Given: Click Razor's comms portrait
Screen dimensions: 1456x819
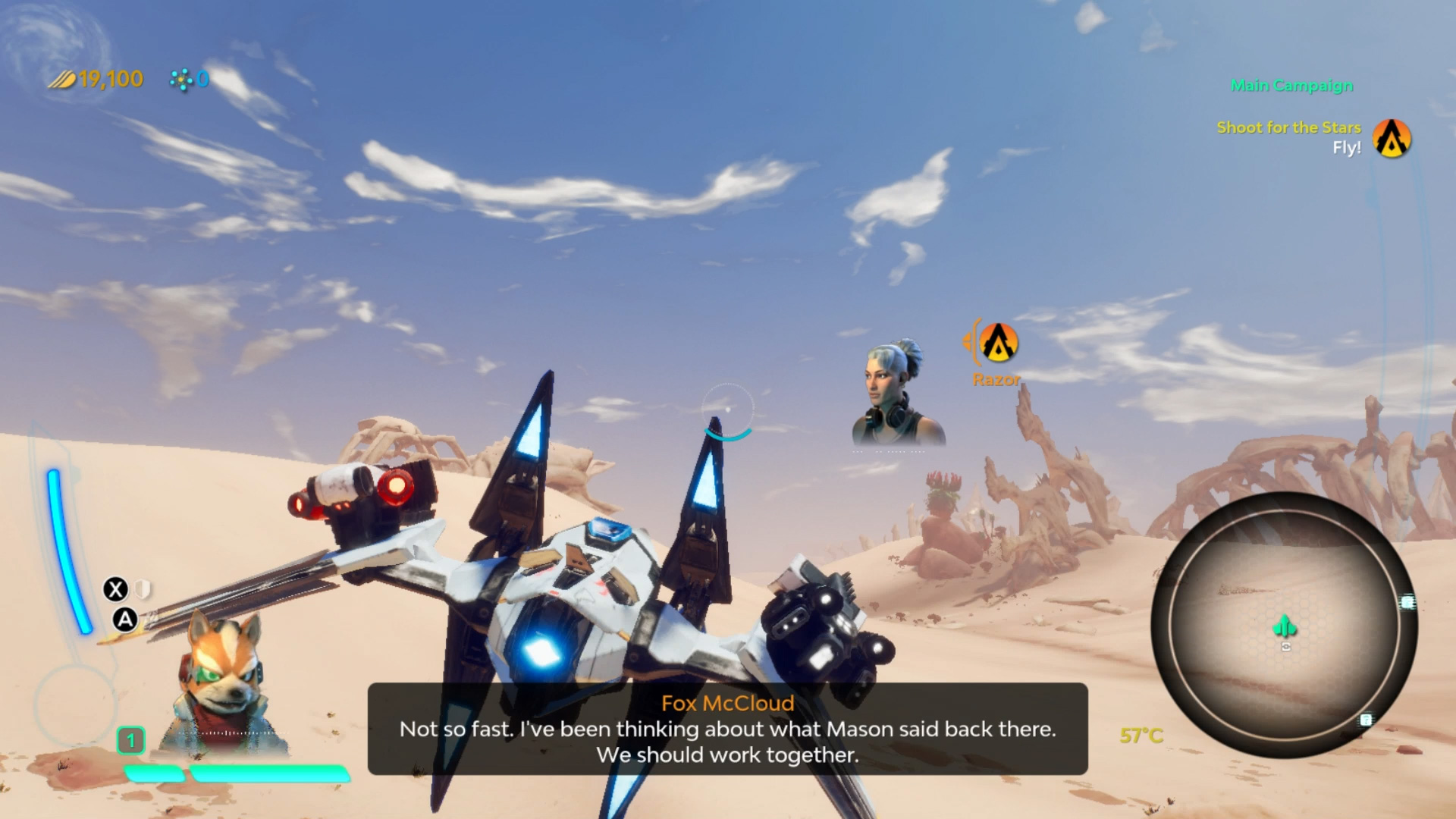Looking at the screenshot, I should [898, 394].
